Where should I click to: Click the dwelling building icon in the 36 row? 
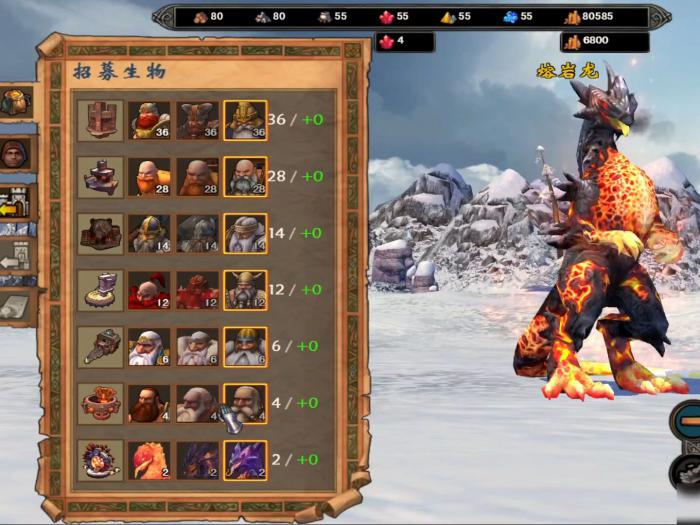point(101,120)
